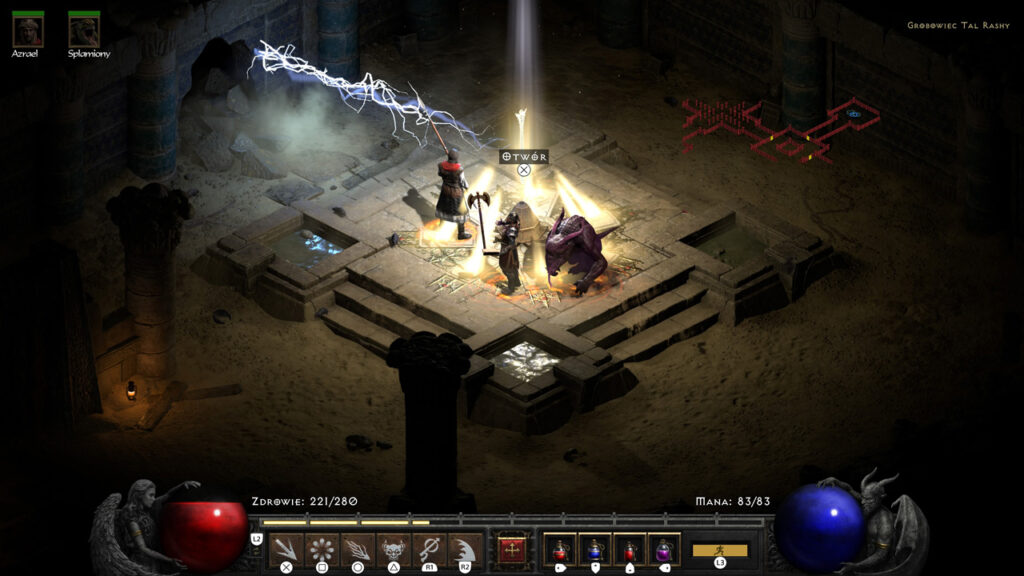Click the red dungeon automap overlay
Image resolution: width=1024 pixels, height=576 pixels.
click(780, 130)
